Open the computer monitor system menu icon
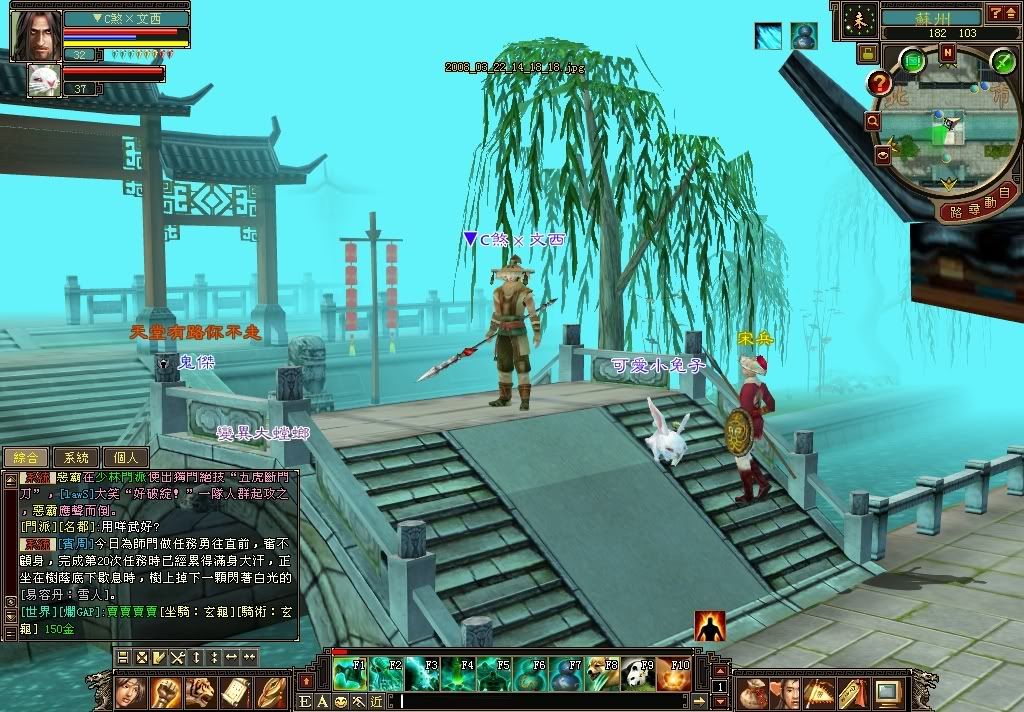This screenshot has height=712, width=1024. (887, 691)
